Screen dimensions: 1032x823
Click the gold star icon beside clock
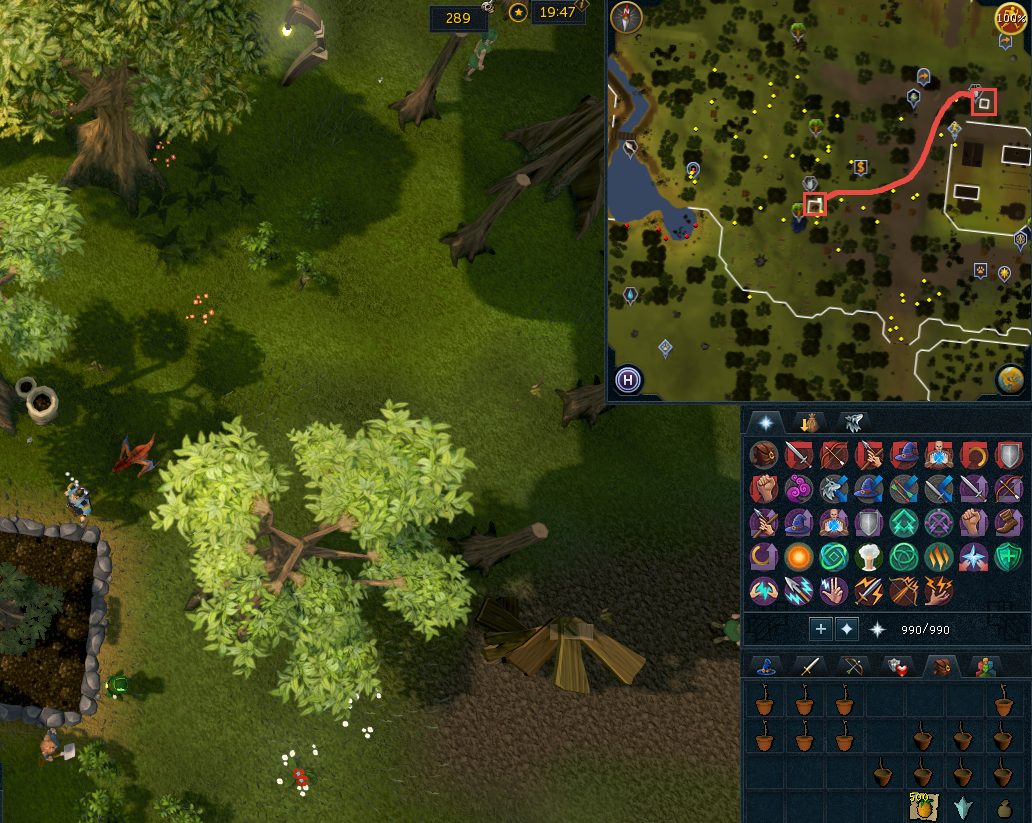click(x=518, y=12)
